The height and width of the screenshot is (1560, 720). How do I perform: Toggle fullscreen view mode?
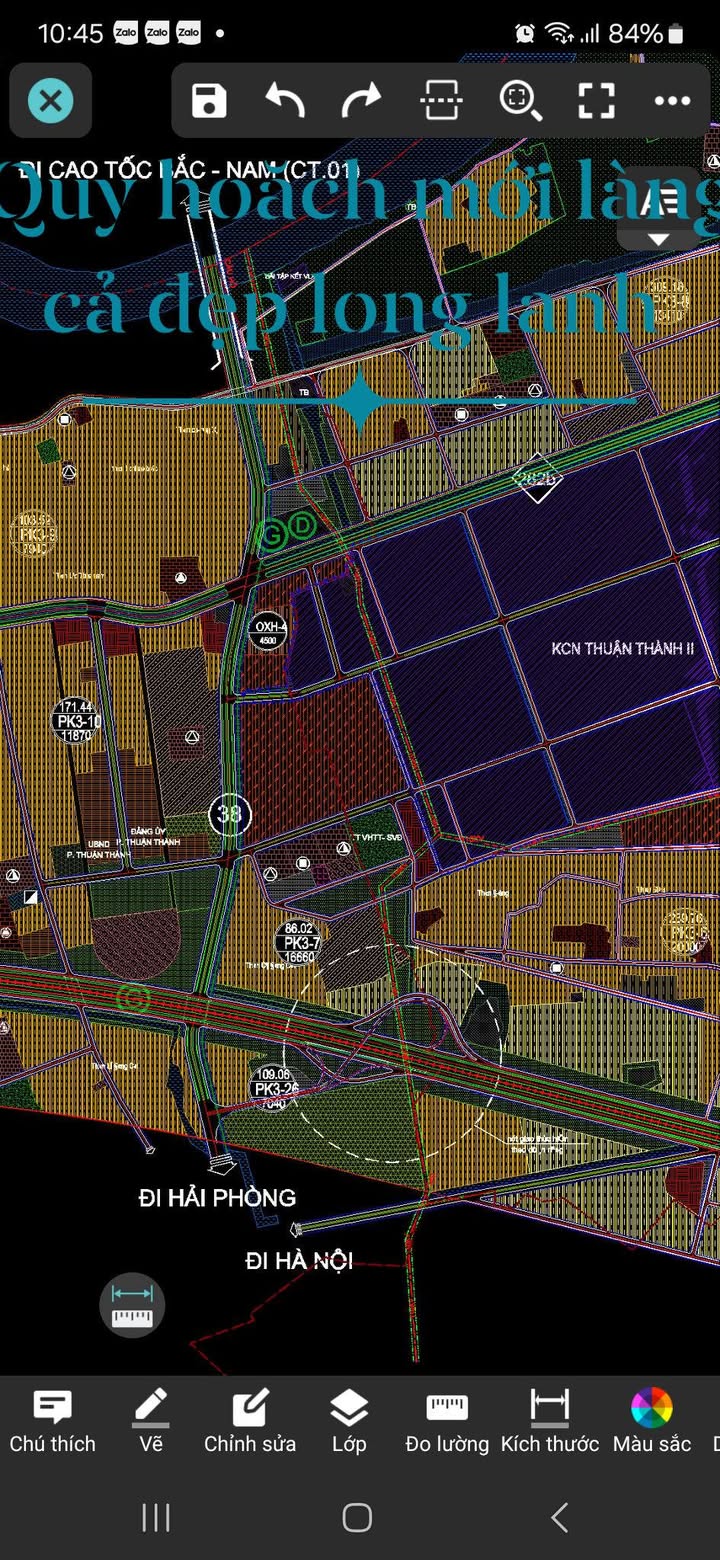click(596, 101)
